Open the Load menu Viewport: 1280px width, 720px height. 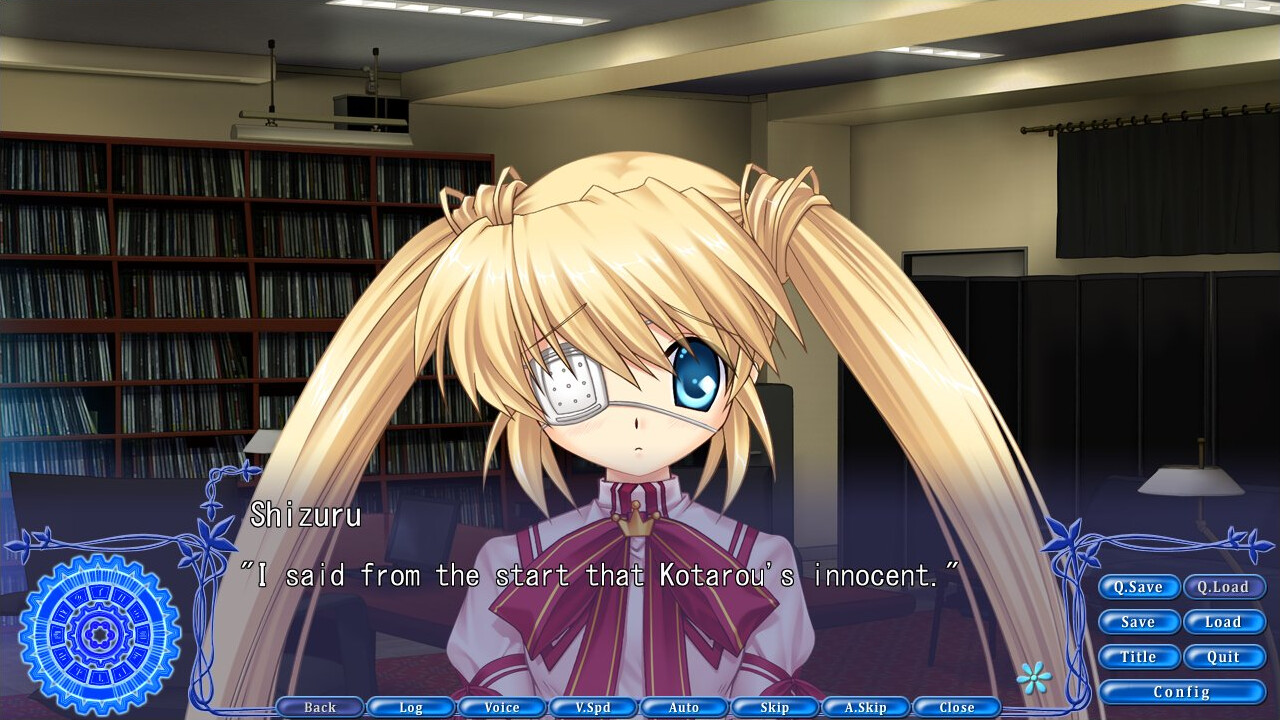click(x=1225, y=622)
